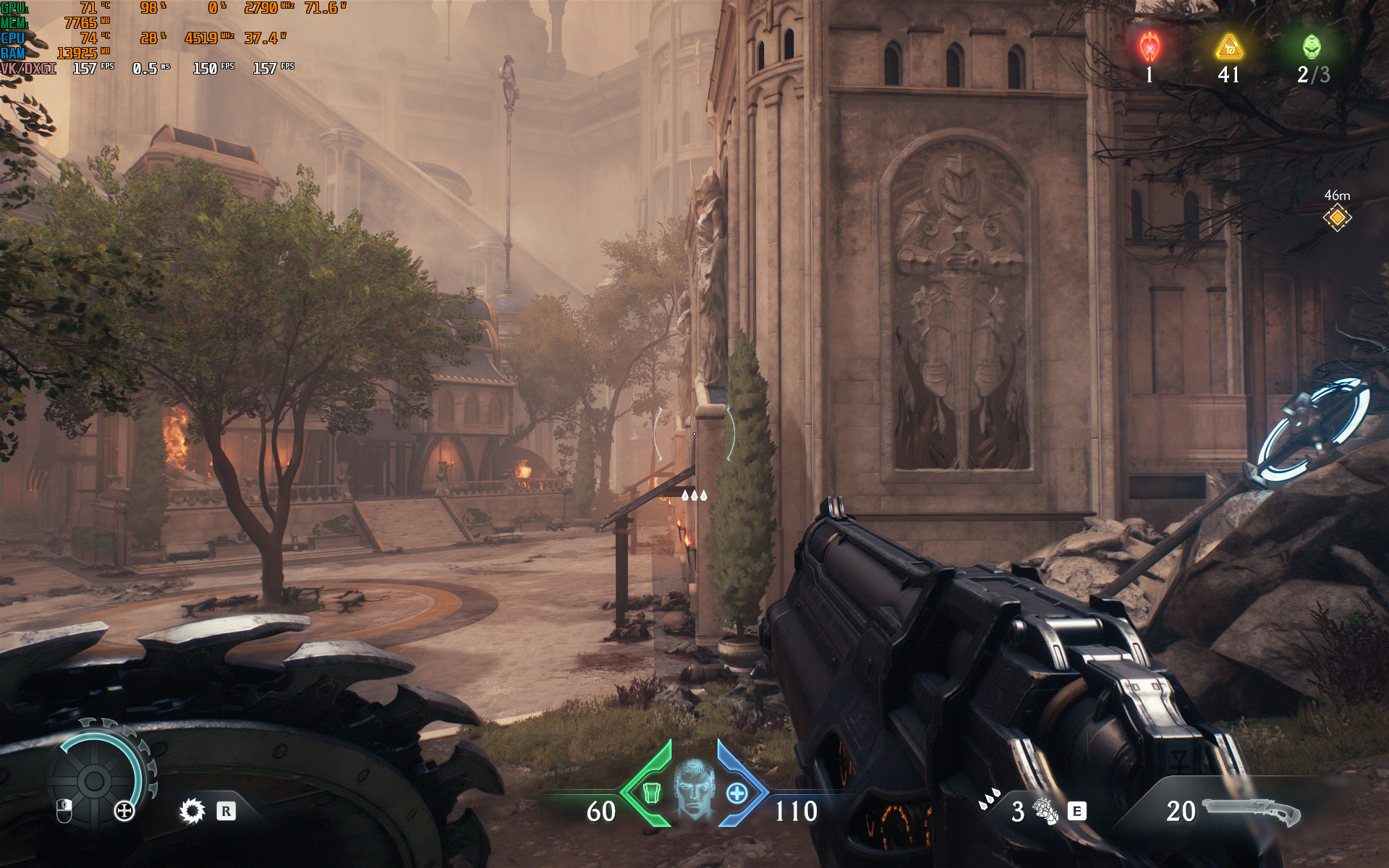Screen dimensions: 1389x868
Task: Select the yellow gold currency icon
Action: click(x=1229, y=47)
